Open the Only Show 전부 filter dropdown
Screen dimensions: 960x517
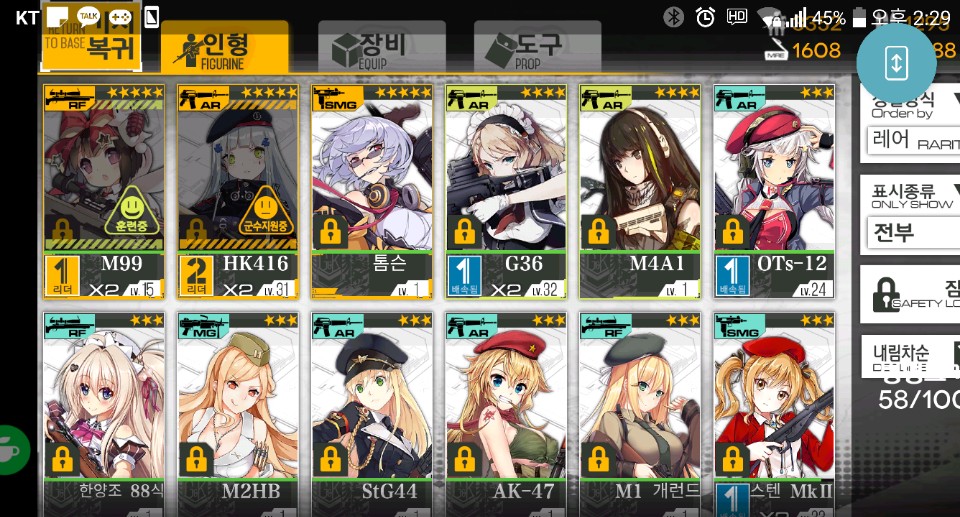point(910,232)
